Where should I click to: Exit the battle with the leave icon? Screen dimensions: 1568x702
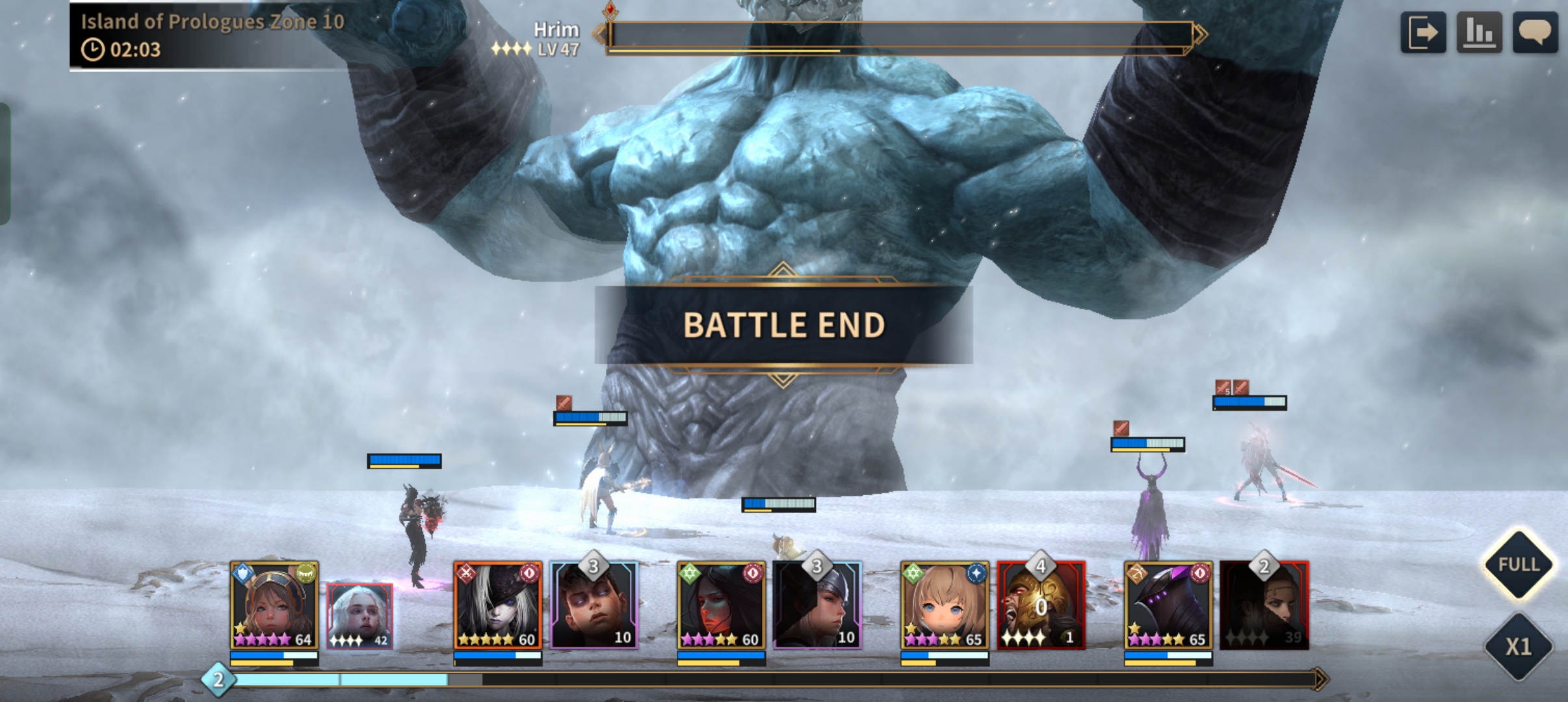(x=1422, y=32)
